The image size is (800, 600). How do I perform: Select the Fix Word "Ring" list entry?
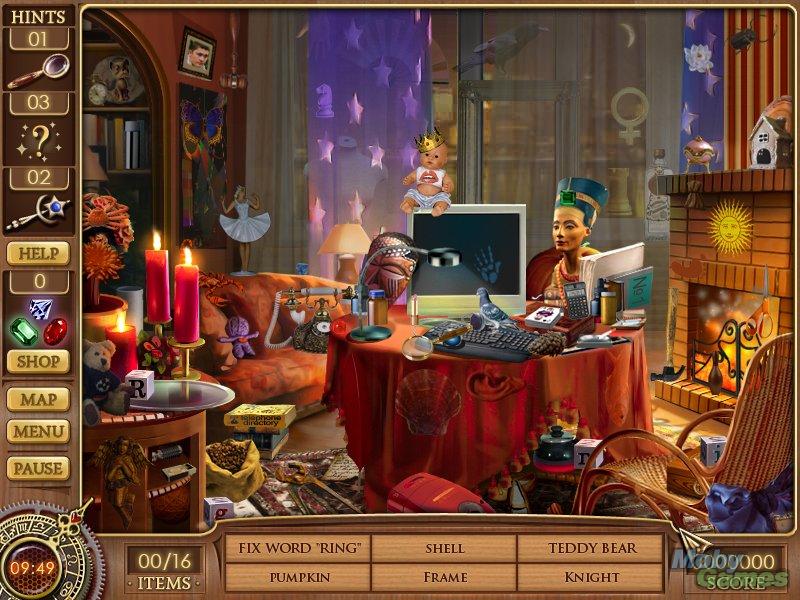coord(298,548)
